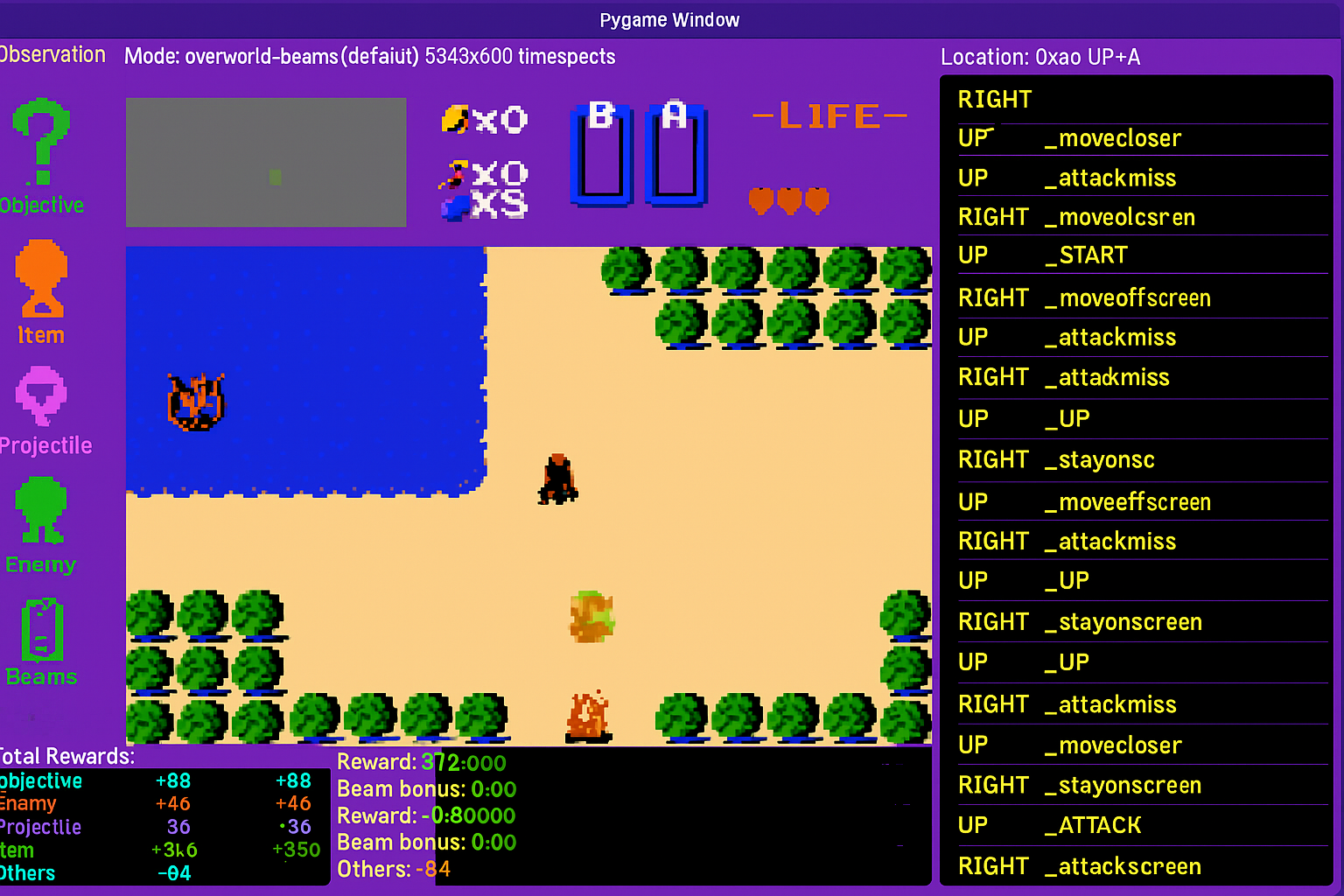Select the yellow rupee counter icon
1344x896 pixels.
tap(455, 118)
